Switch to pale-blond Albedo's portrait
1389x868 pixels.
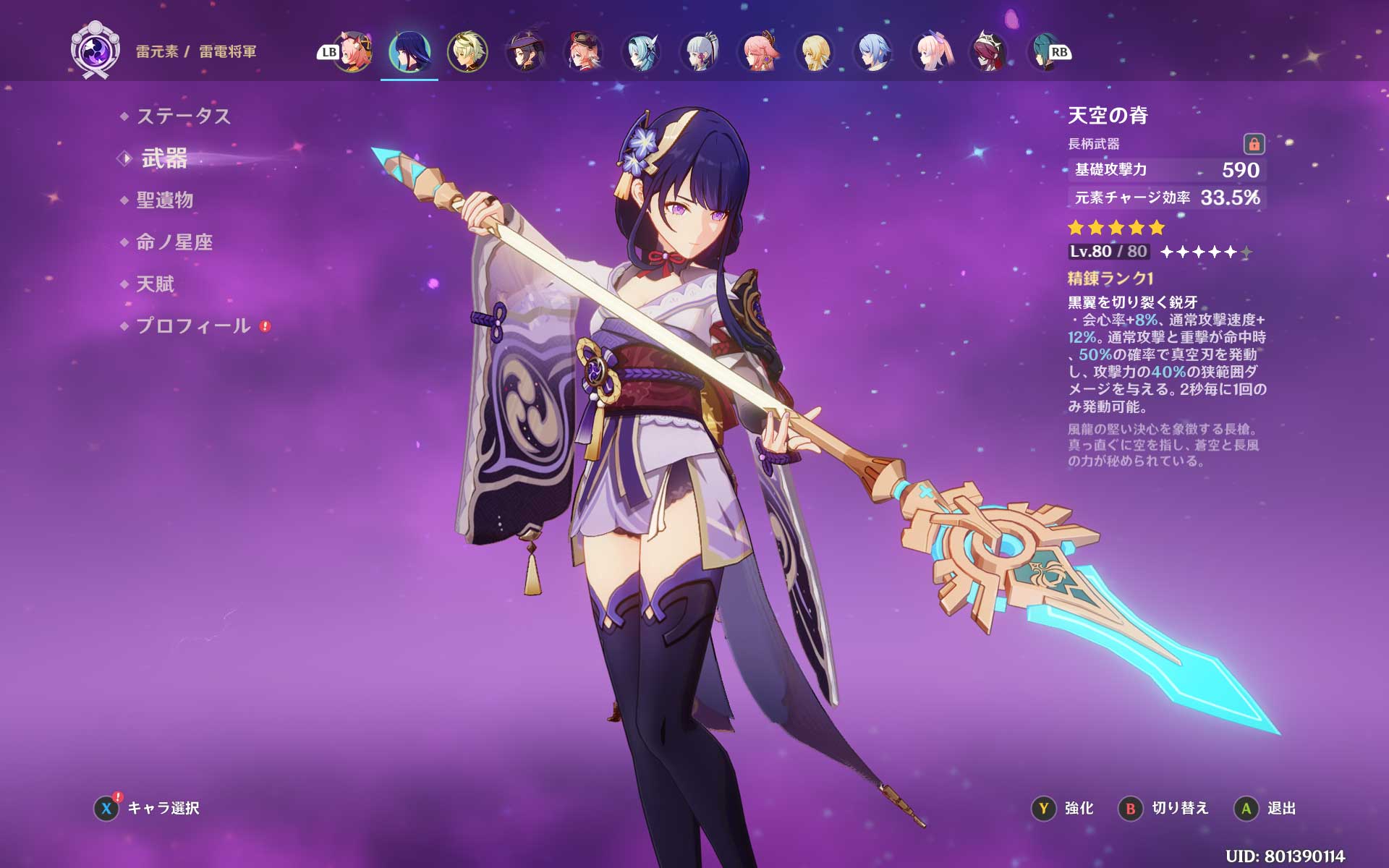(467, 51)
